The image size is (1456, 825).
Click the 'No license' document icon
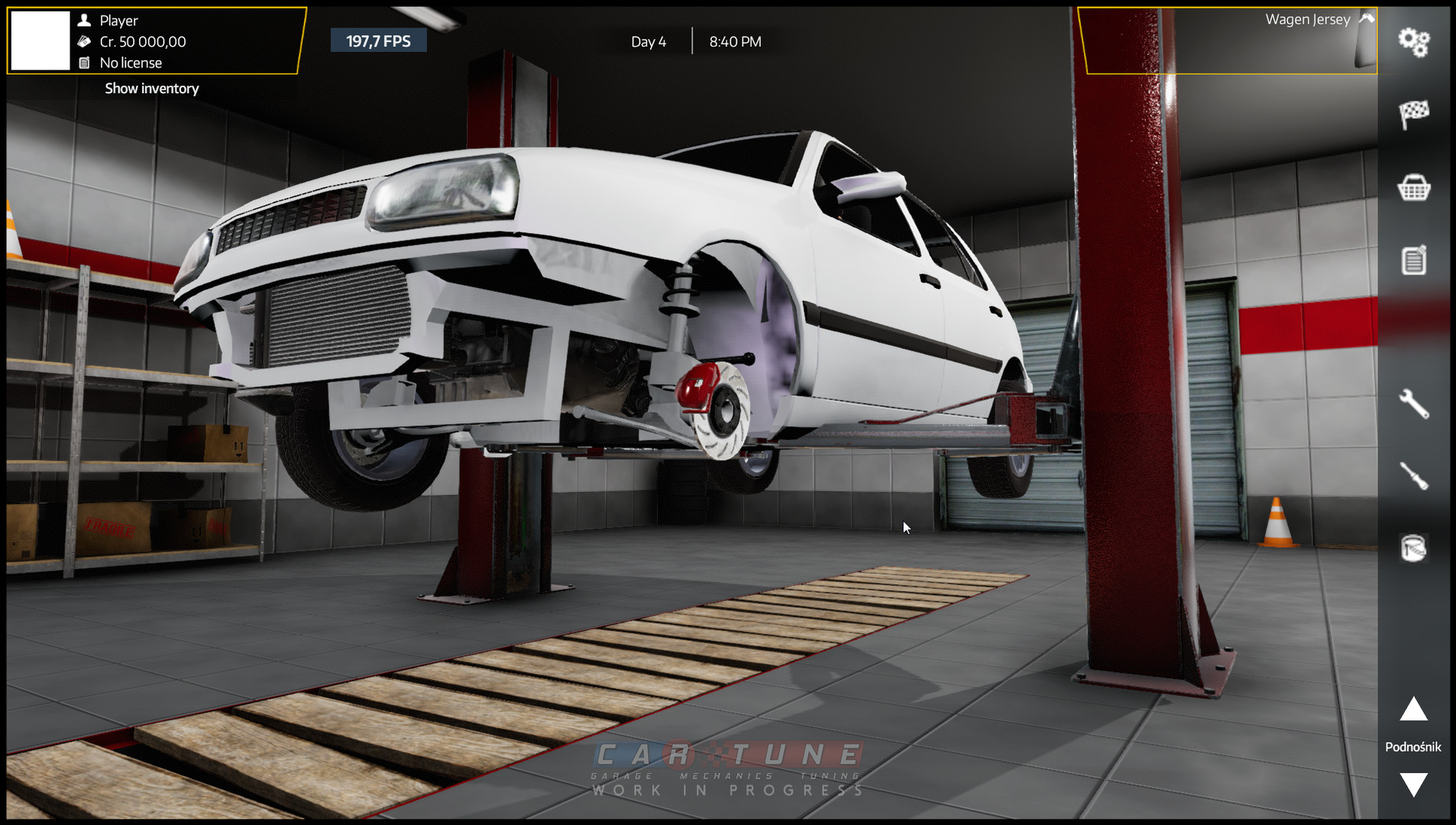tap(84, 63)
